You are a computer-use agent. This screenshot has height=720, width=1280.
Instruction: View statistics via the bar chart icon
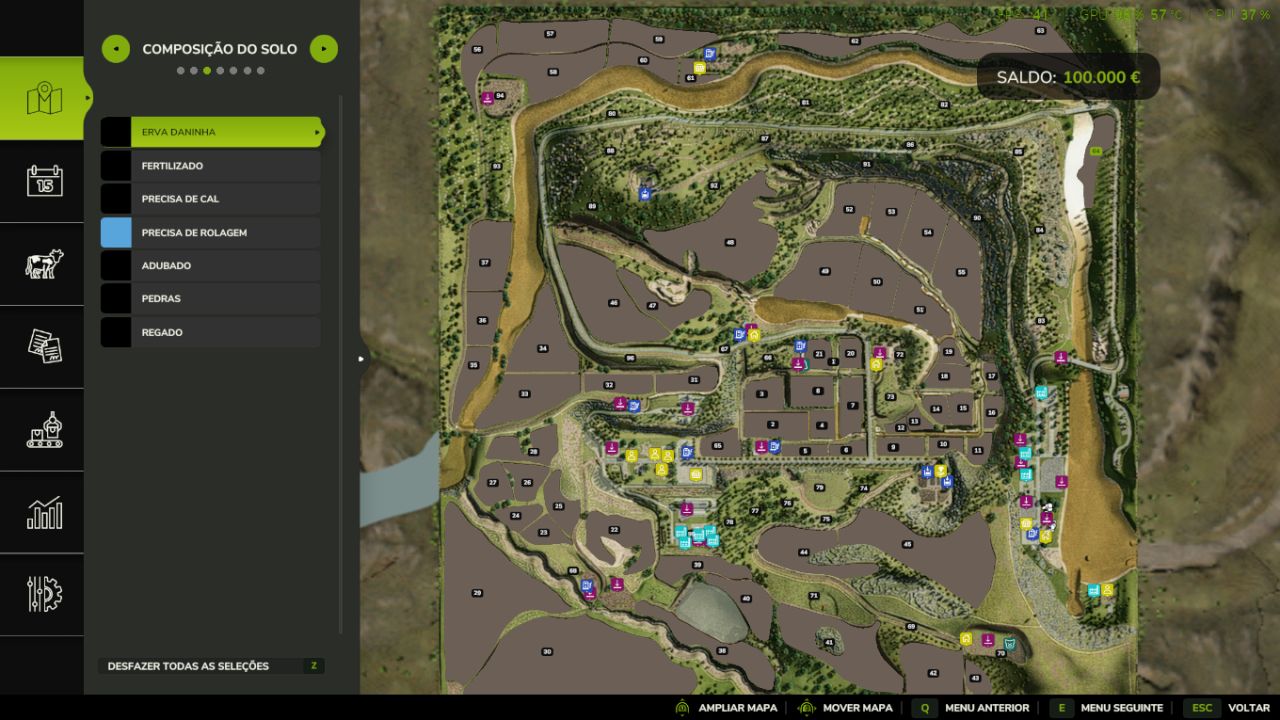click(42, 511)
